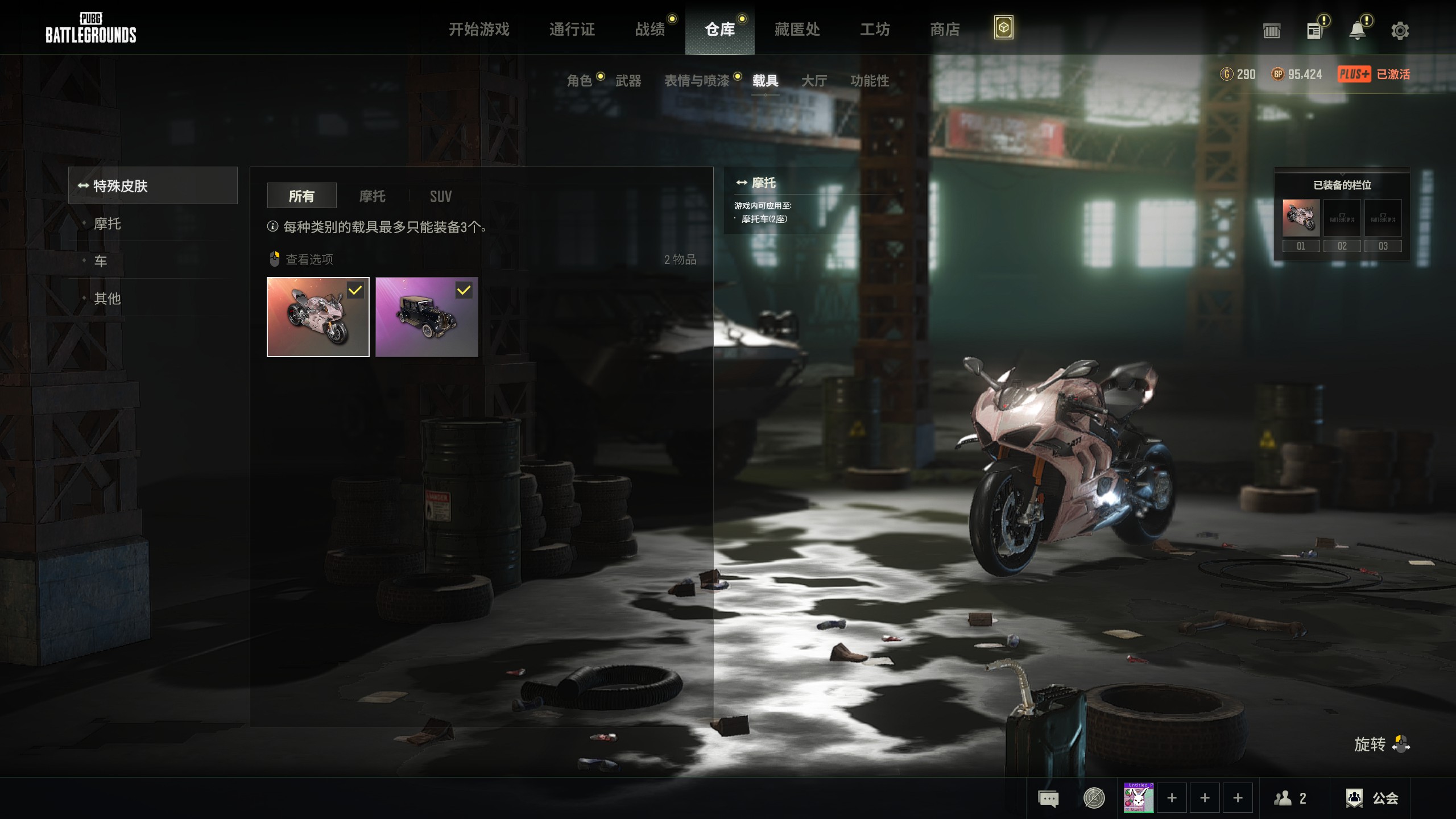Open the 工坊 workshop

[x=875, y=29]
